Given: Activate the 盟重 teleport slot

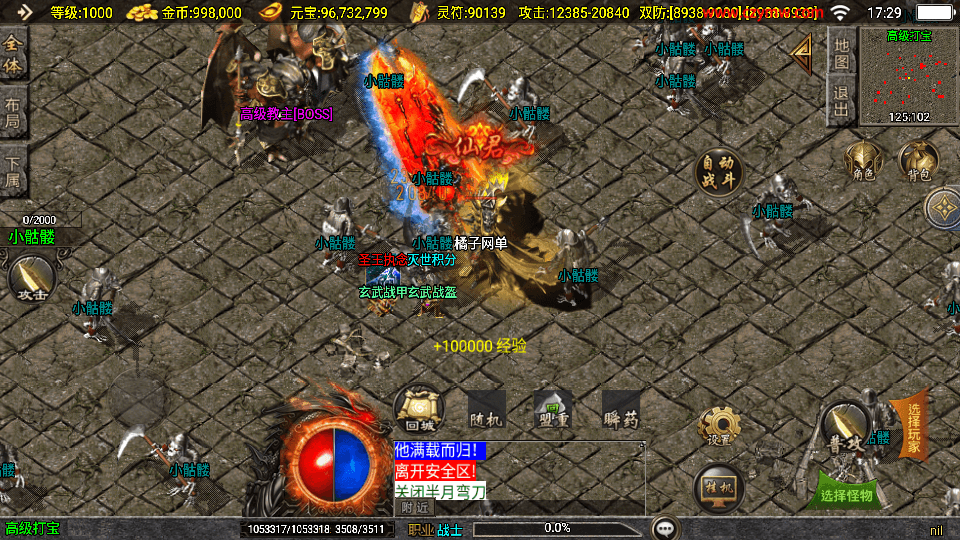Looking at the screenshot, I should click(x=553, y=409).
